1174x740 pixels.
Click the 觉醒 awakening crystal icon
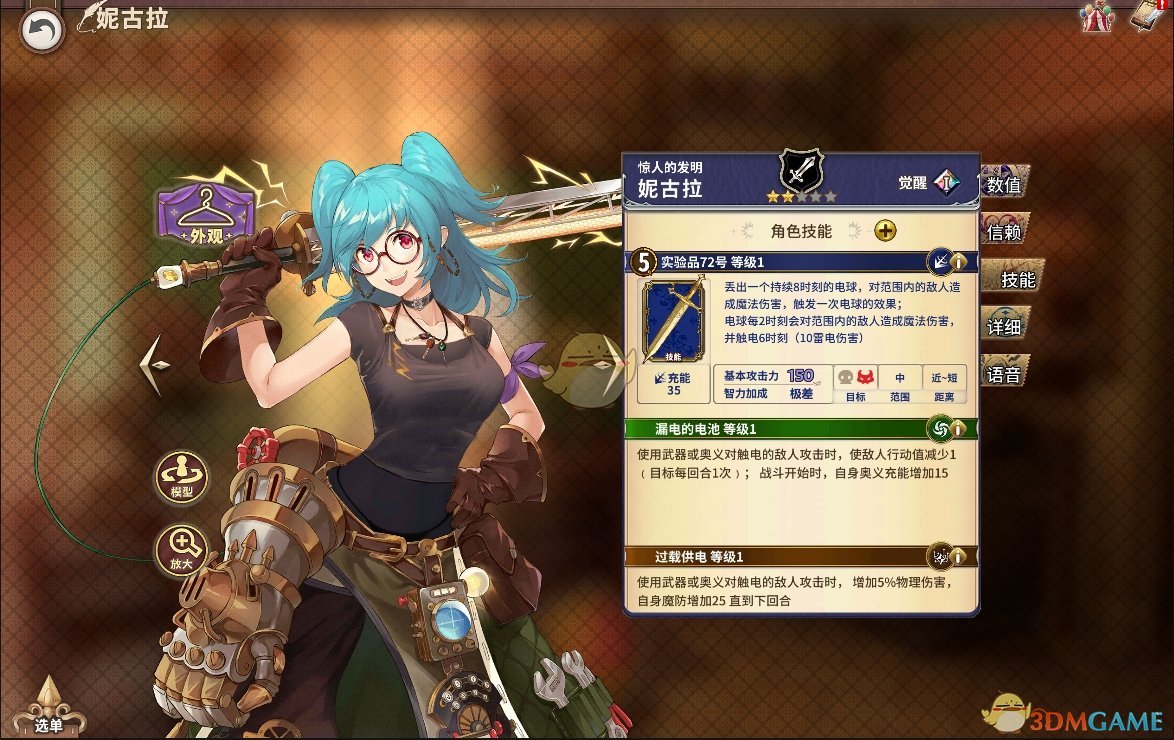click(946, 183)
